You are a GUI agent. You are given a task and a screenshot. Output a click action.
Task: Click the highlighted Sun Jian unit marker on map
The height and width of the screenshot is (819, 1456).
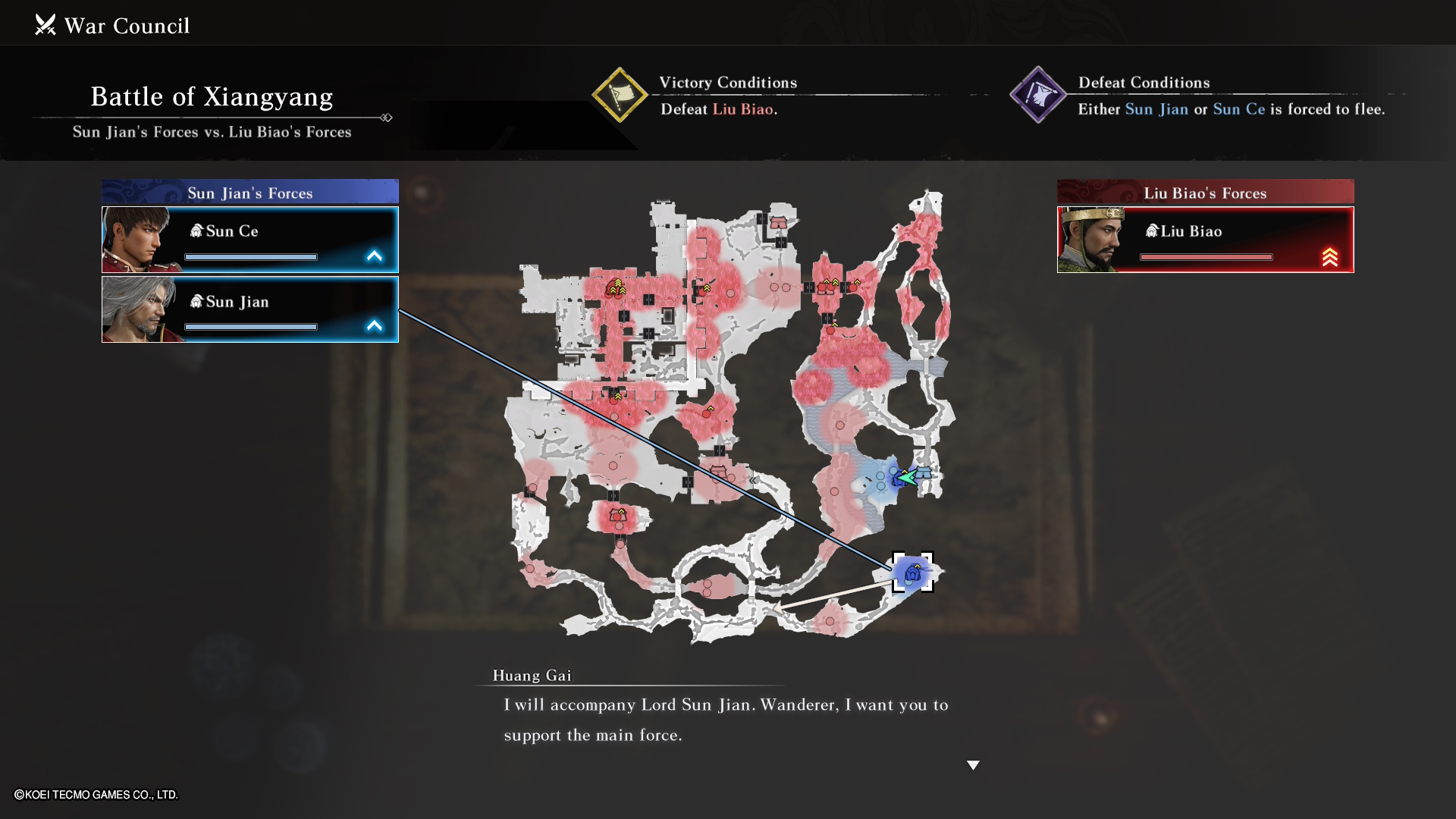pyautogui.click(x=912, y=573)
